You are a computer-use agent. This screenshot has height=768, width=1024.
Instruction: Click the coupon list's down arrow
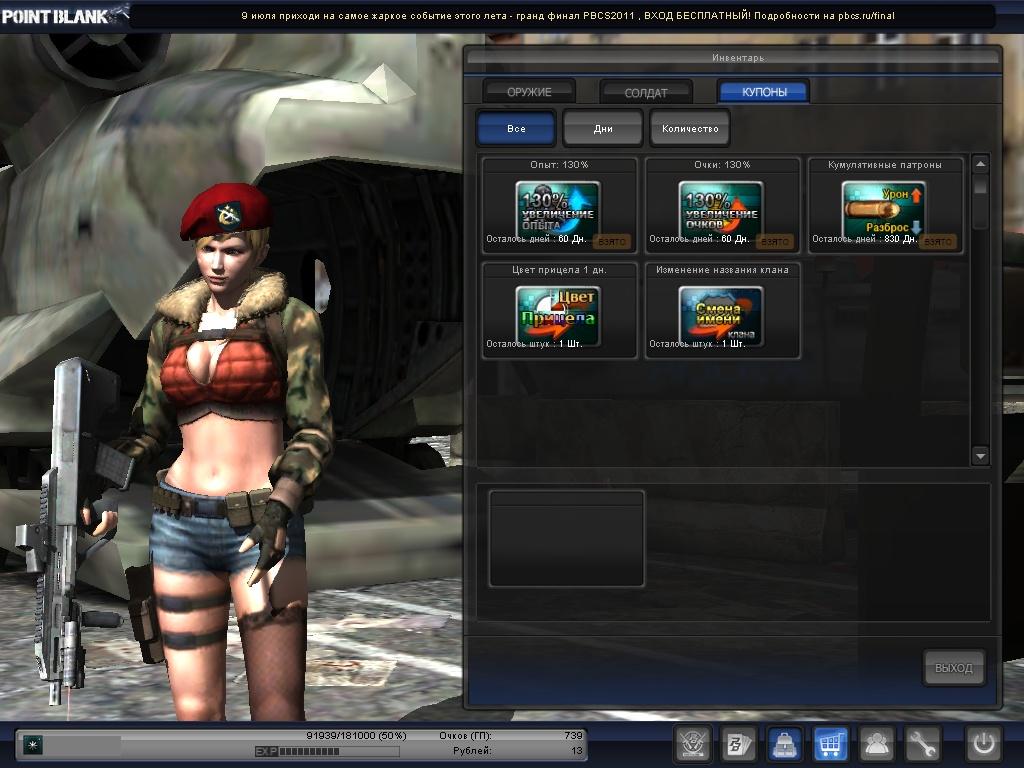pos(980,456)
